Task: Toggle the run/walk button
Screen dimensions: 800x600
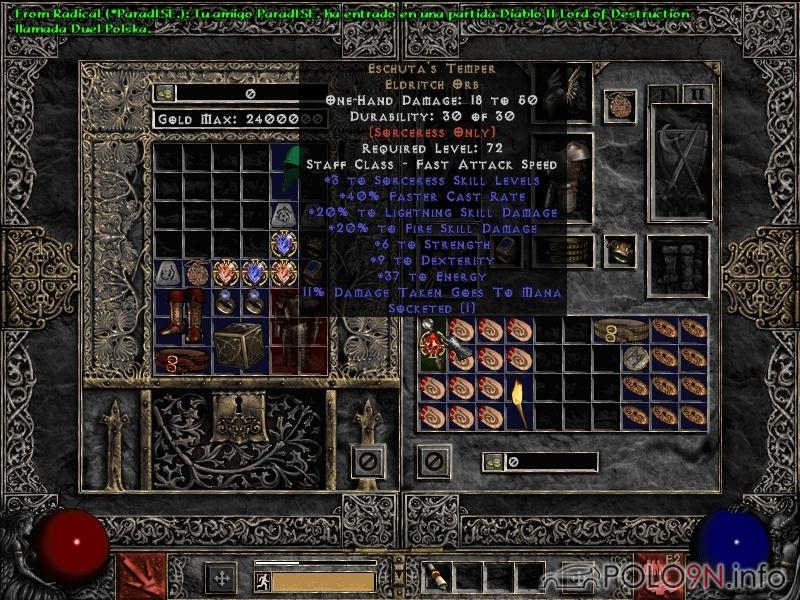Action: (x=260, y=579)
